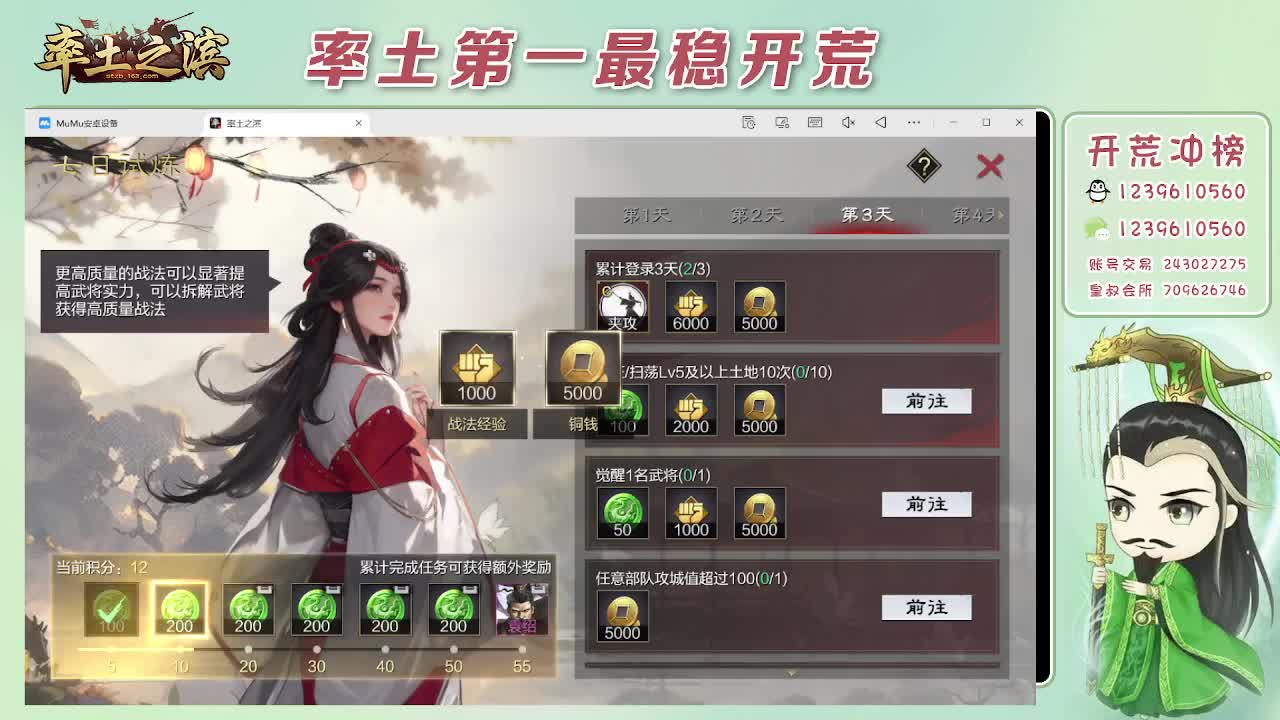Image resolution: width=1280 pixels, height=720 pixels.
Task: Click 前往 for the 觉醒1名武将 task
Action: coord(926,504)
